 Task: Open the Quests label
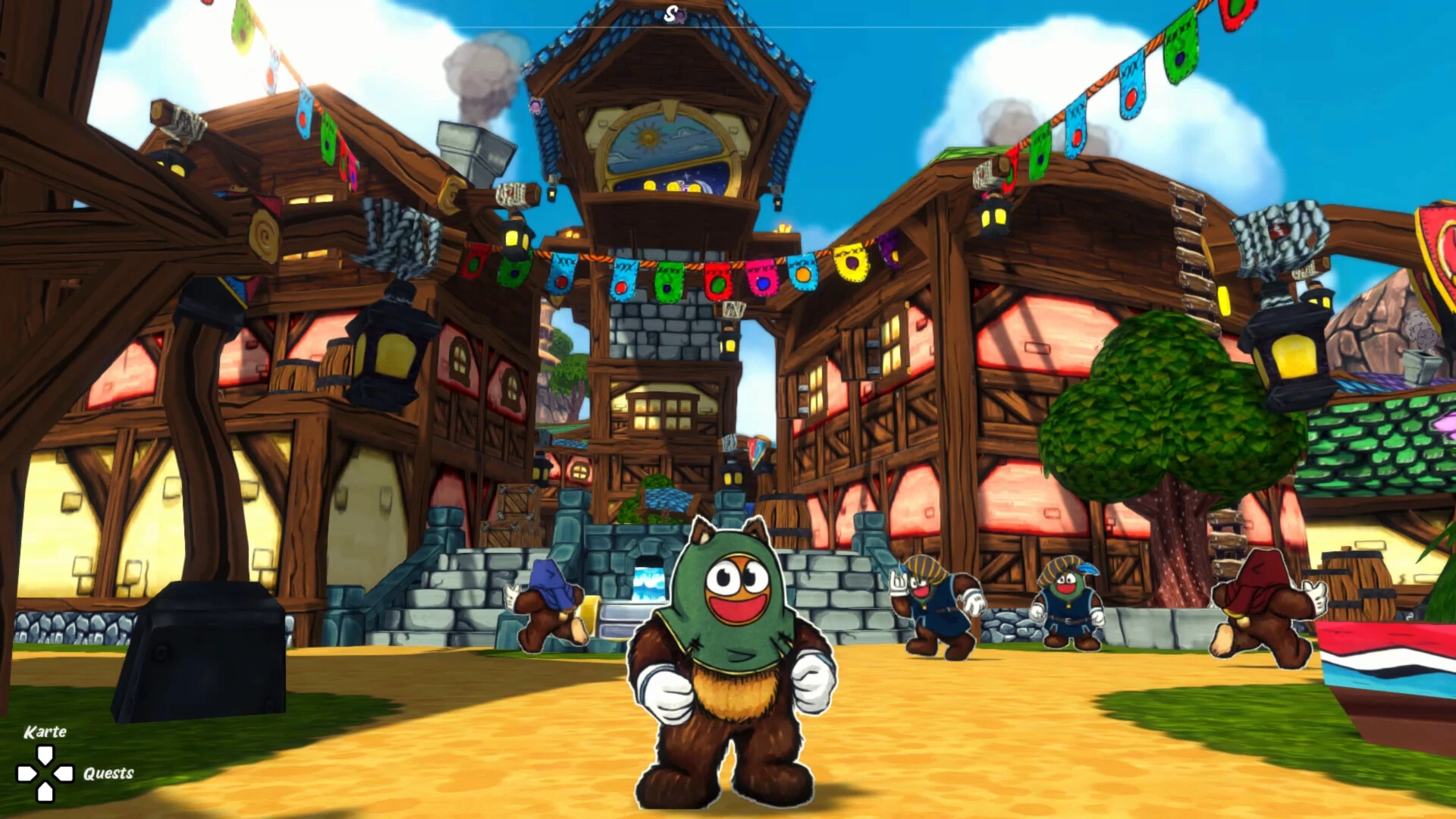click(109, 774)
